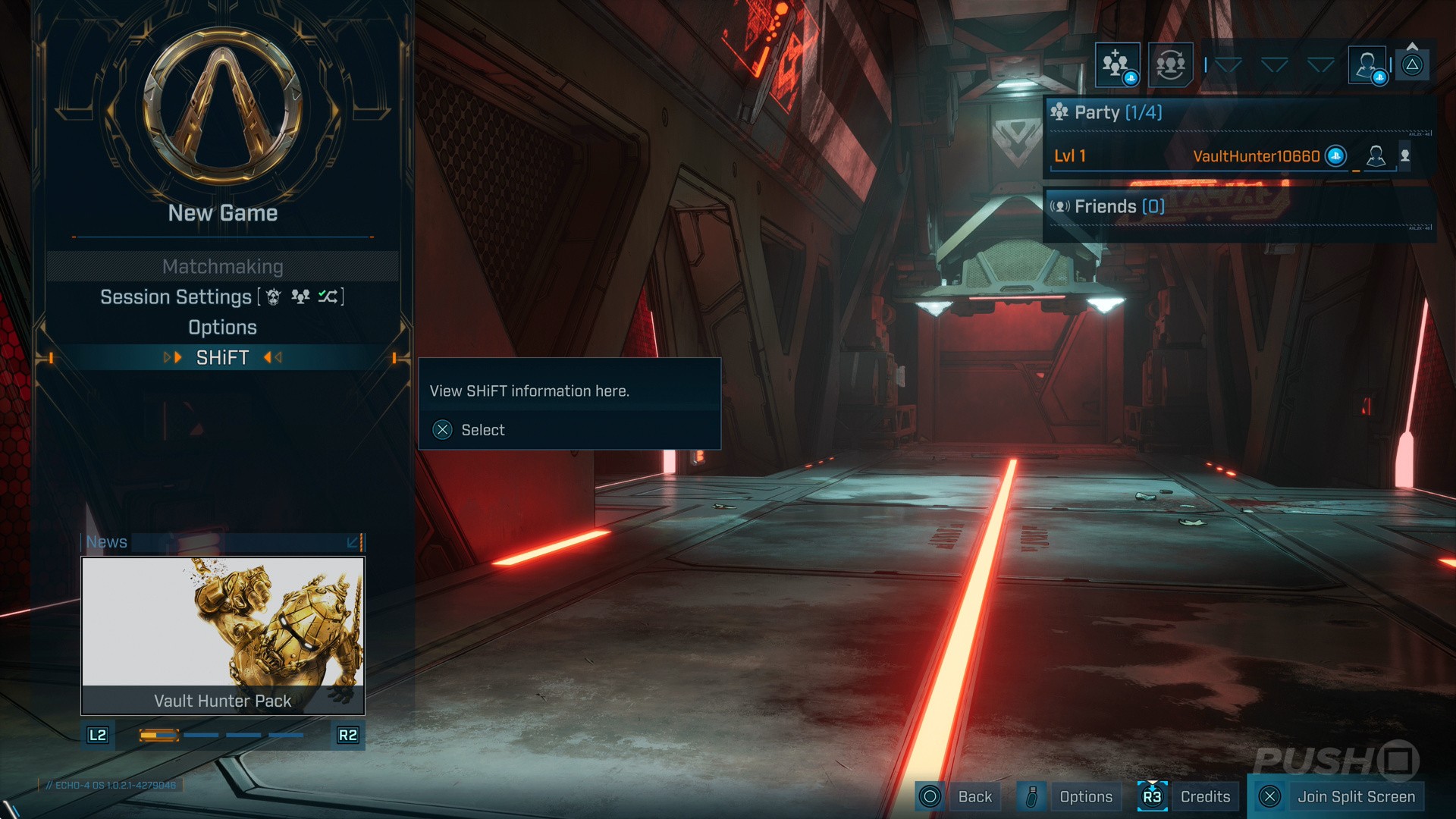This screenshot has width=1456, height=819.
Task: Start a New Game
Action: [222, 213]
